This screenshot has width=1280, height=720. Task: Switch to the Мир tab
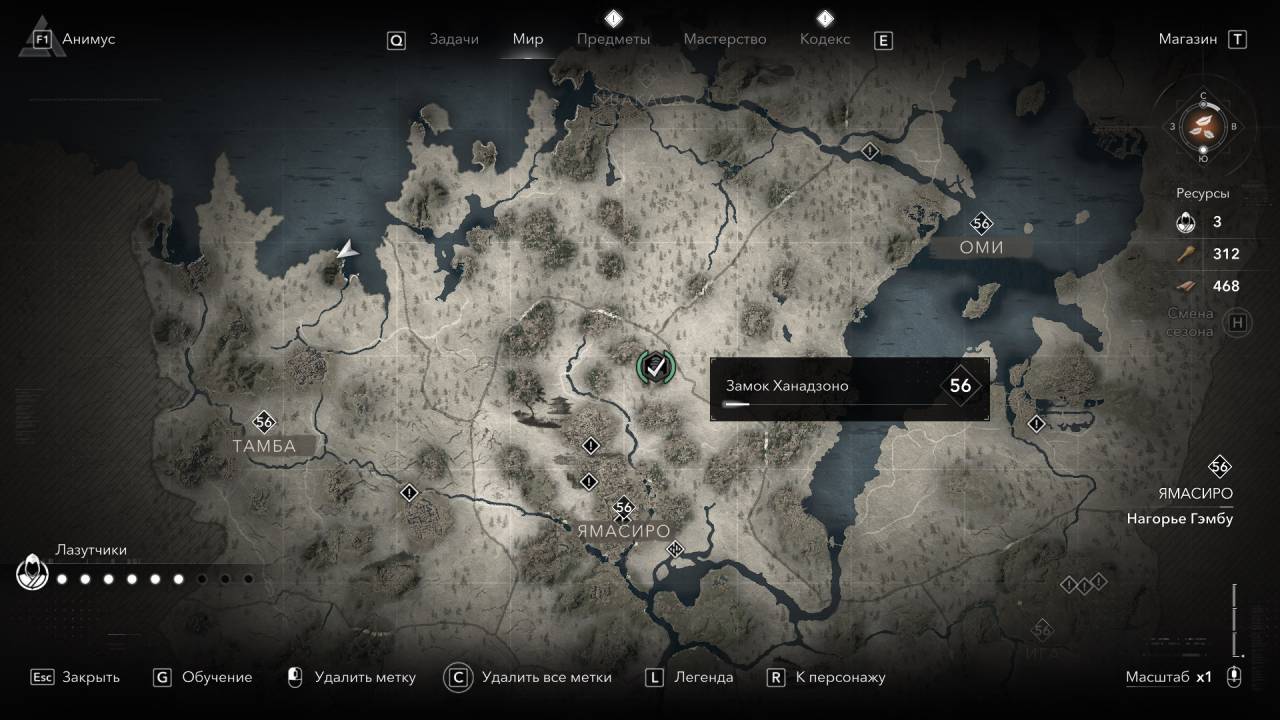pos(528,39)
